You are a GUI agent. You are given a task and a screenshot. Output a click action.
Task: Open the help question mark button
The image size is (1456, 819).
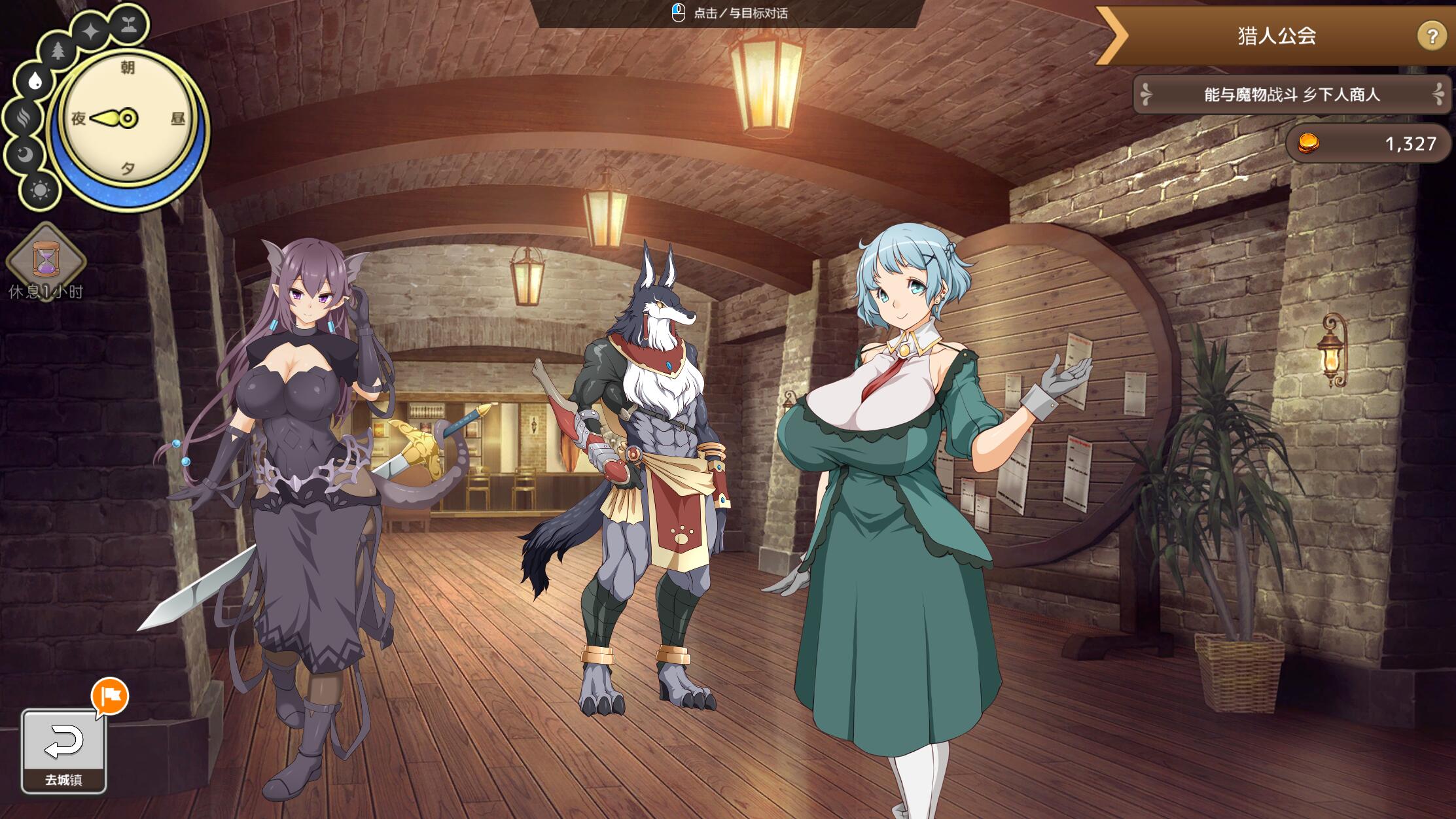[x=1430, y=36]
